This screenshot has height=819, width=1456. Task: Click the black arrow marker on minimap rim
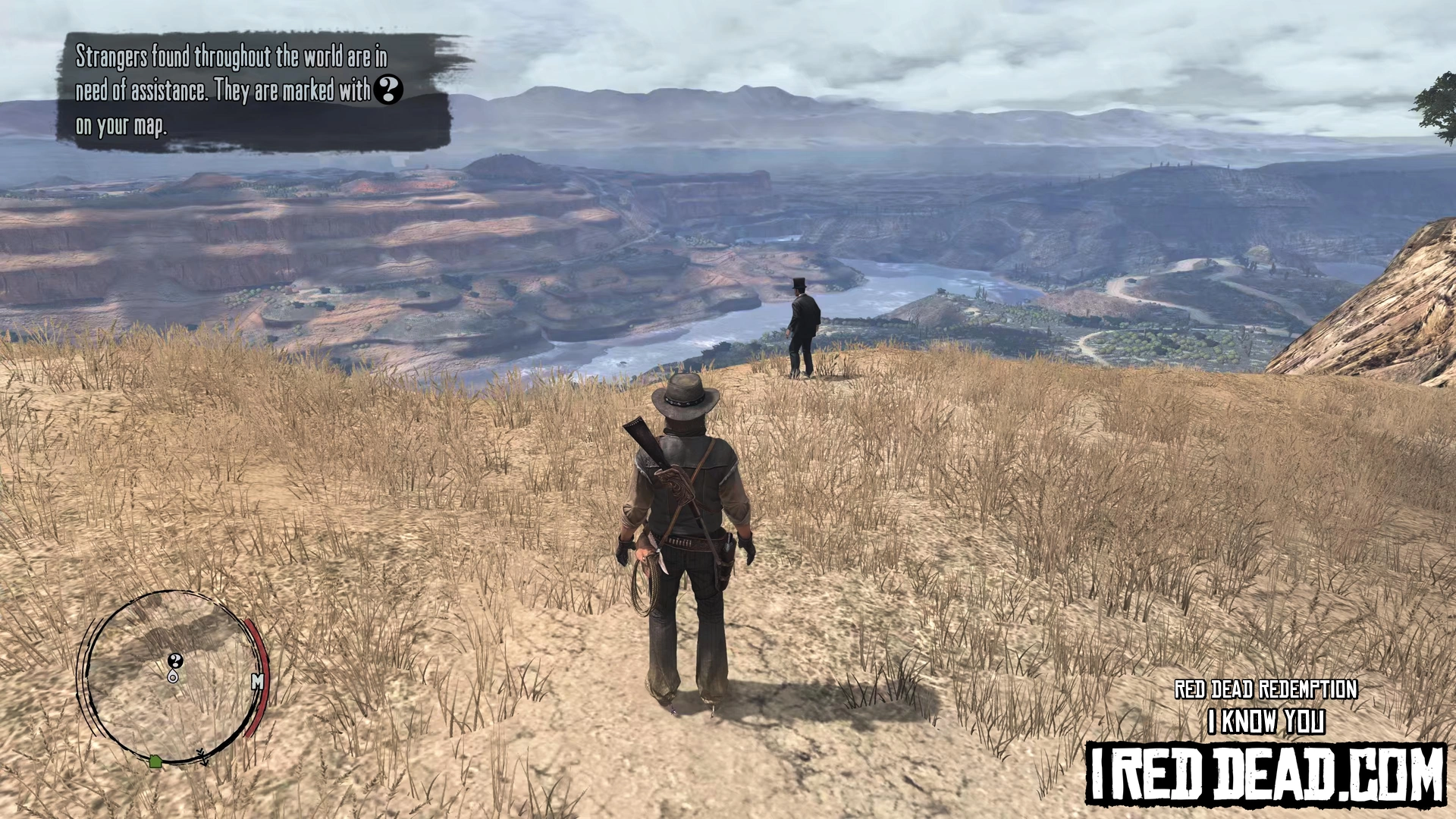(202, 756)
